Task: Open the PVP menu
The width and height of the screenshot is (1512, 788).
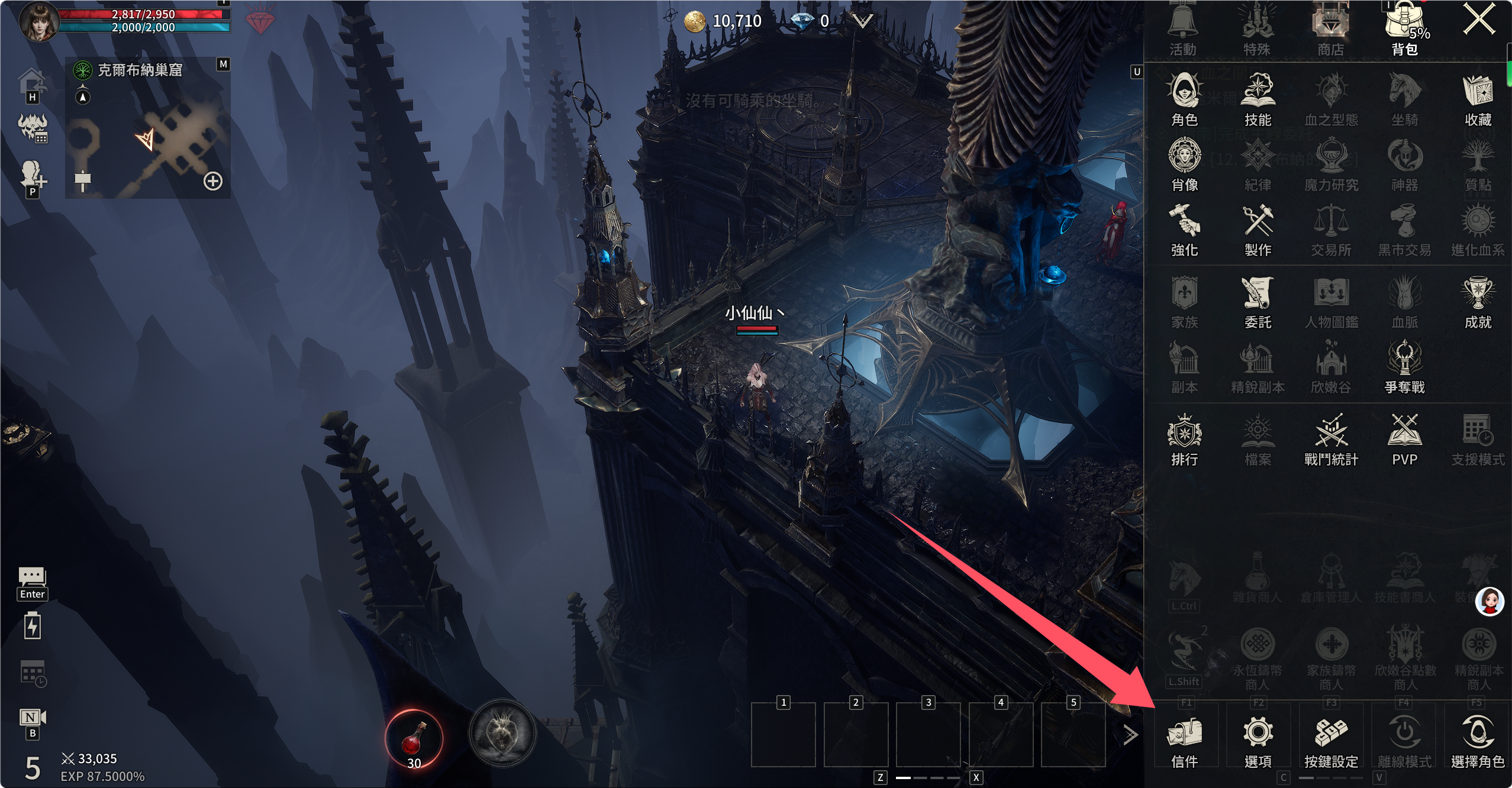Action: (1404, 438)
